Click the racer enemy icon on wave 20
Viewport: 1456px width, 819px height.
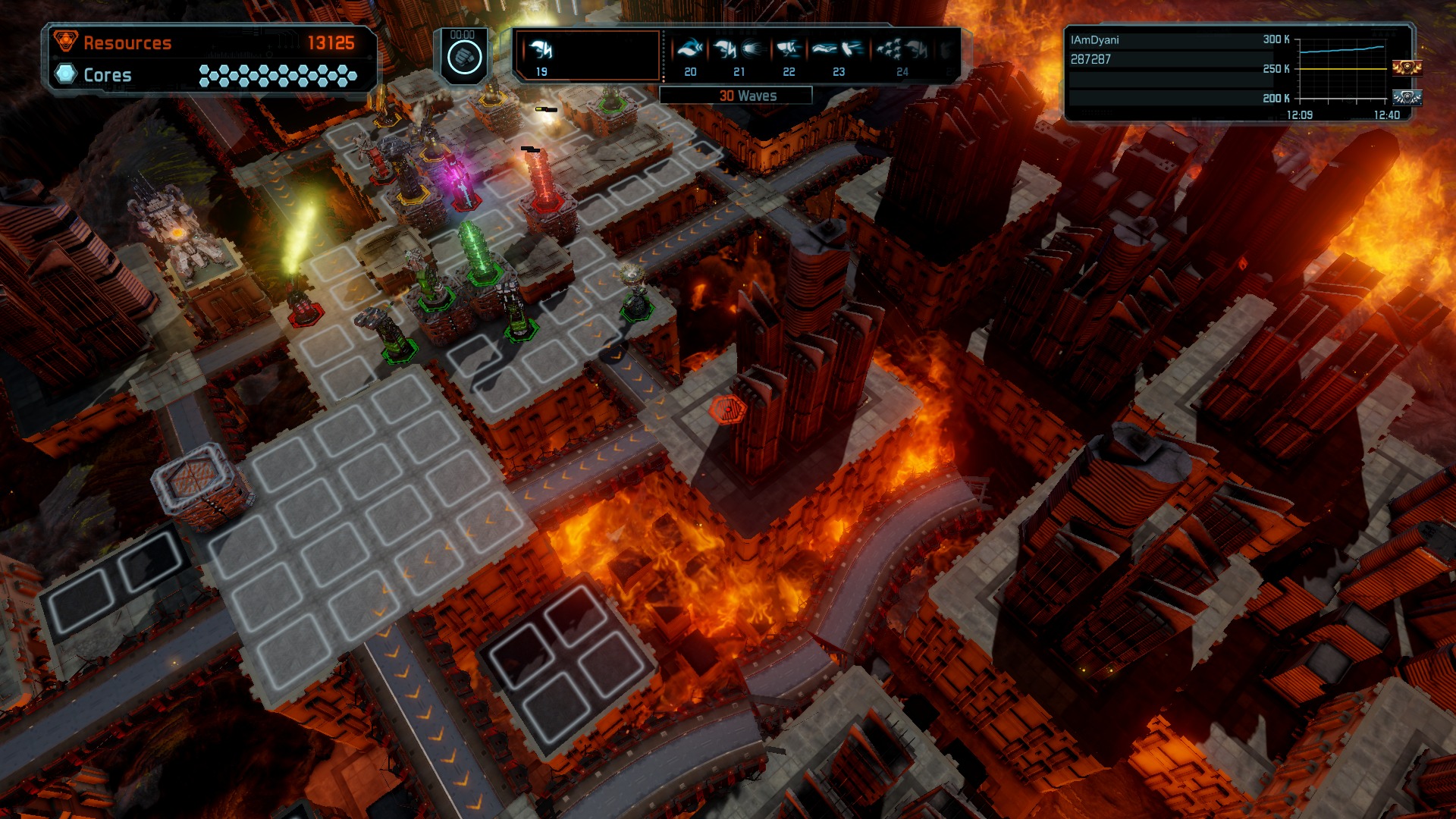click(690, 49)
